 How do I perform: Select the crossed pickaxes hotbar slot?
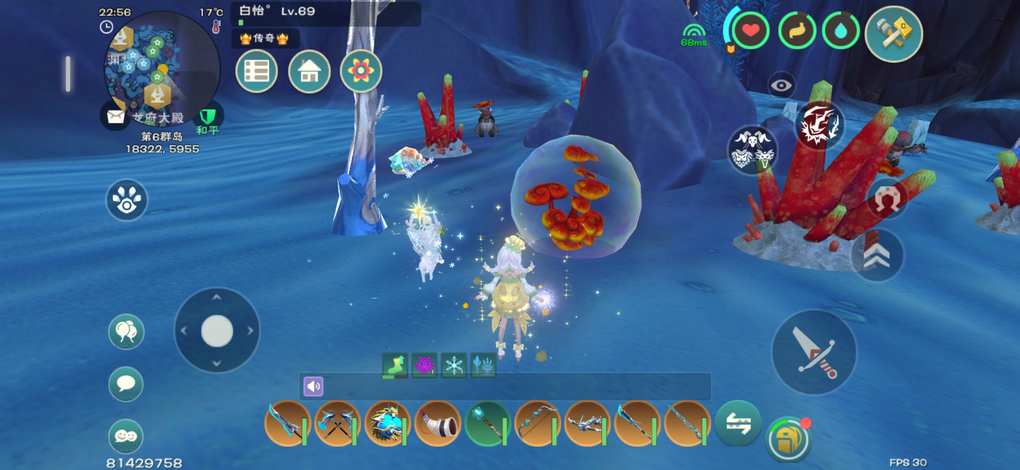click(338, 424)
